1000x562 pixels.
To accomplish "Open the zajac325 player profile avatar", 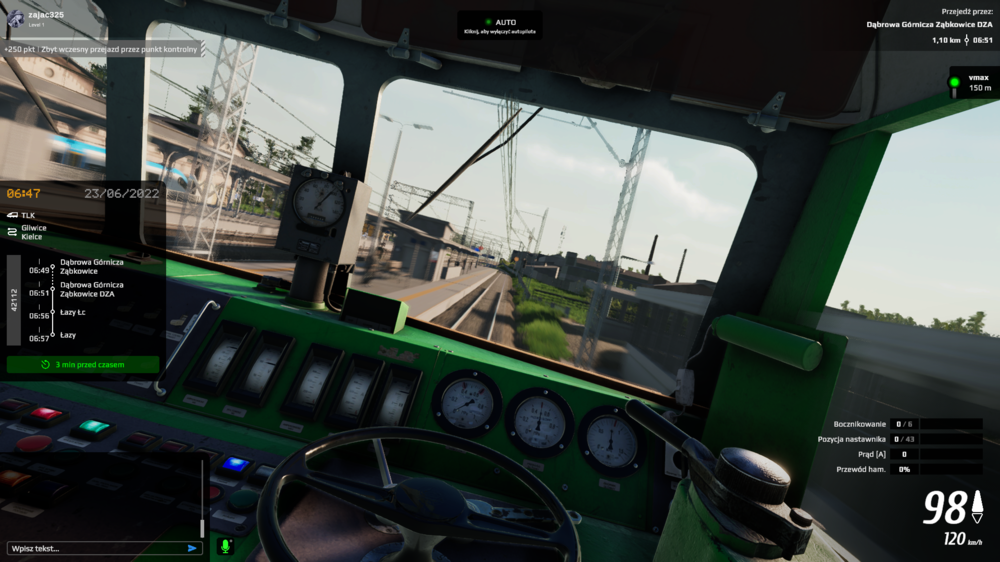I will (15, 19).
